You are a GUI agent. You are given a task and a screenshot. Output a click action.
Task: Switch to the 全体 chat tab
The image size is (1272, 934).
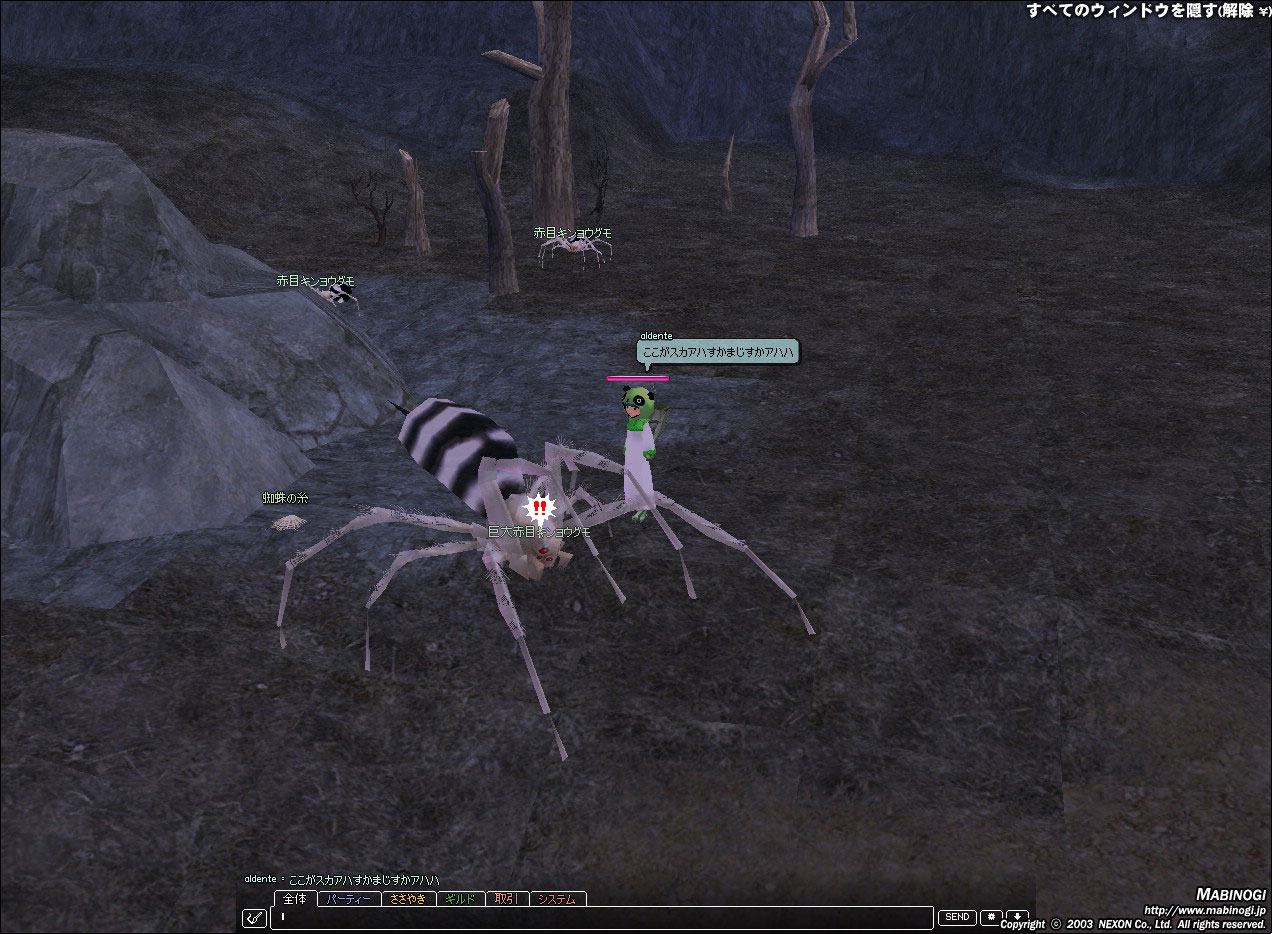(295, 899)
